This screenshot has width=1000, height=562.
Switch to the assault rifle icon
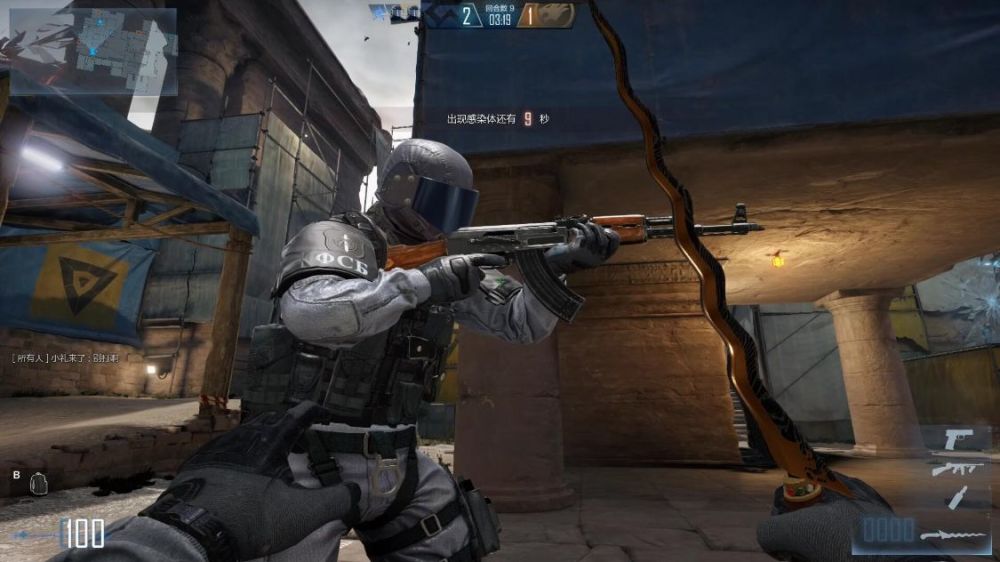tap(957, 468)
